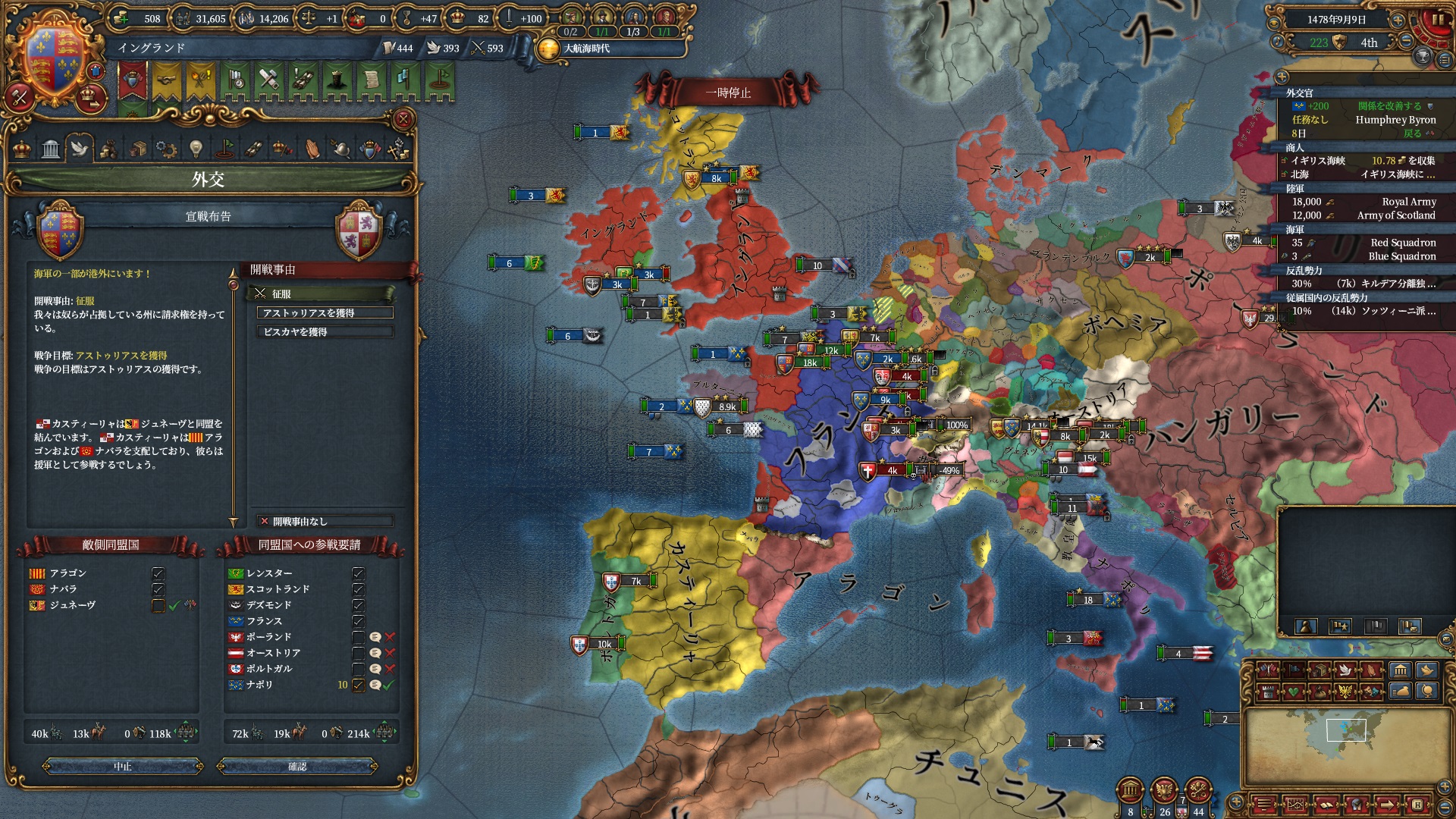The height and width of the screenshot is (819, 1456).
Task: Confirm the war declaration with 確認
Action: click(297, 767)
